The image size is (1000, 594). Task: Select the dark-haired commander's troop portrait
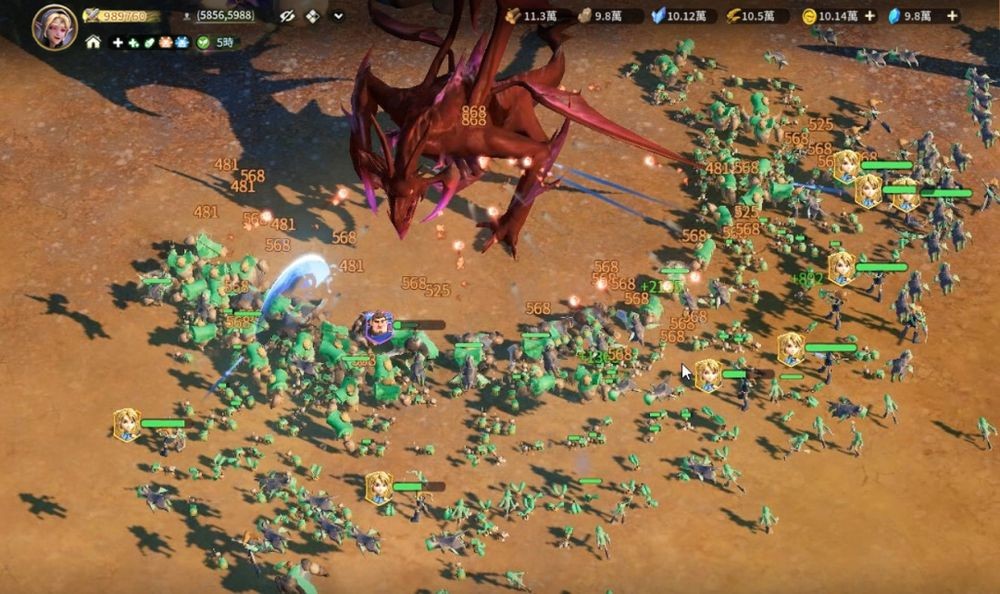[x=378, y=325]
